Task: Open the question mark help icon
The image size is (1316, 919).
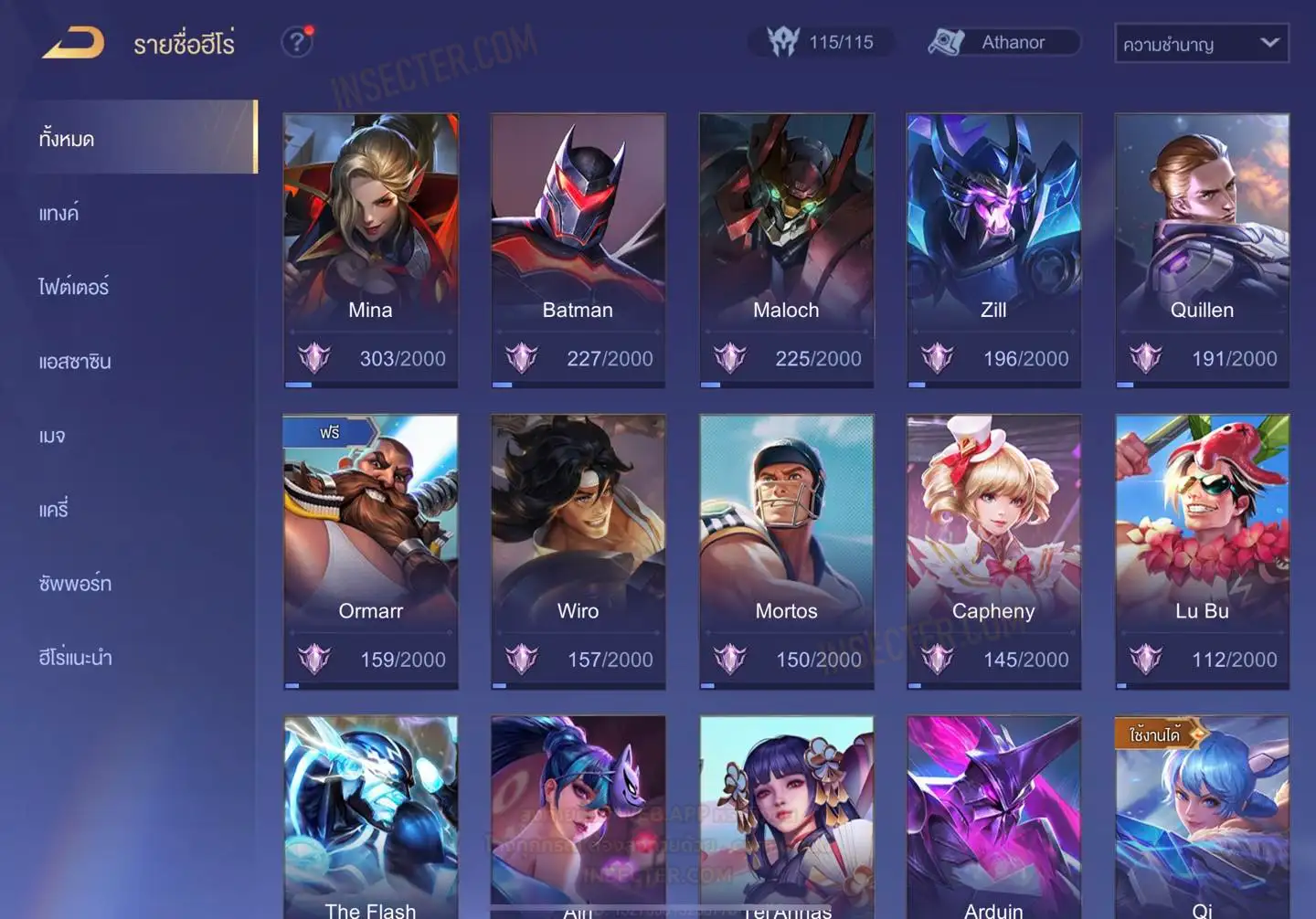Action: pyautogui.click(x=296, y=42)
